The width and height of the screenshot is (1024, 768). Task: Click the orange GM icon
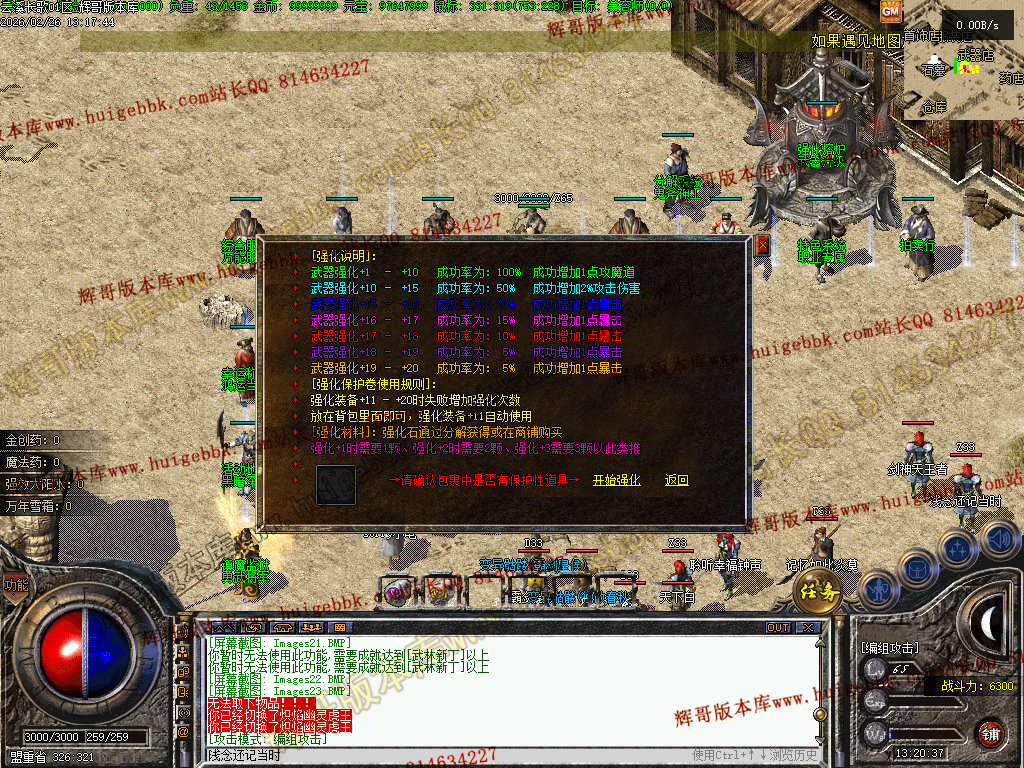(x=890, y=10)
